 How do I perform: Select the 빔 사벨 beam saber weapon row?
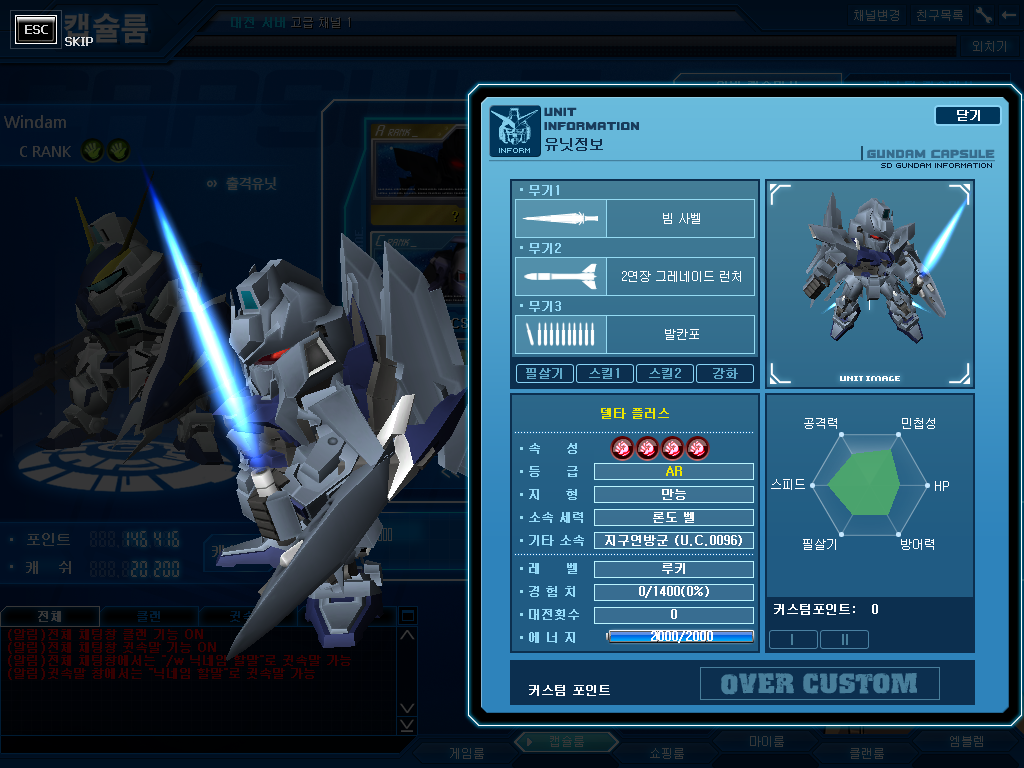tap(635, 218)
